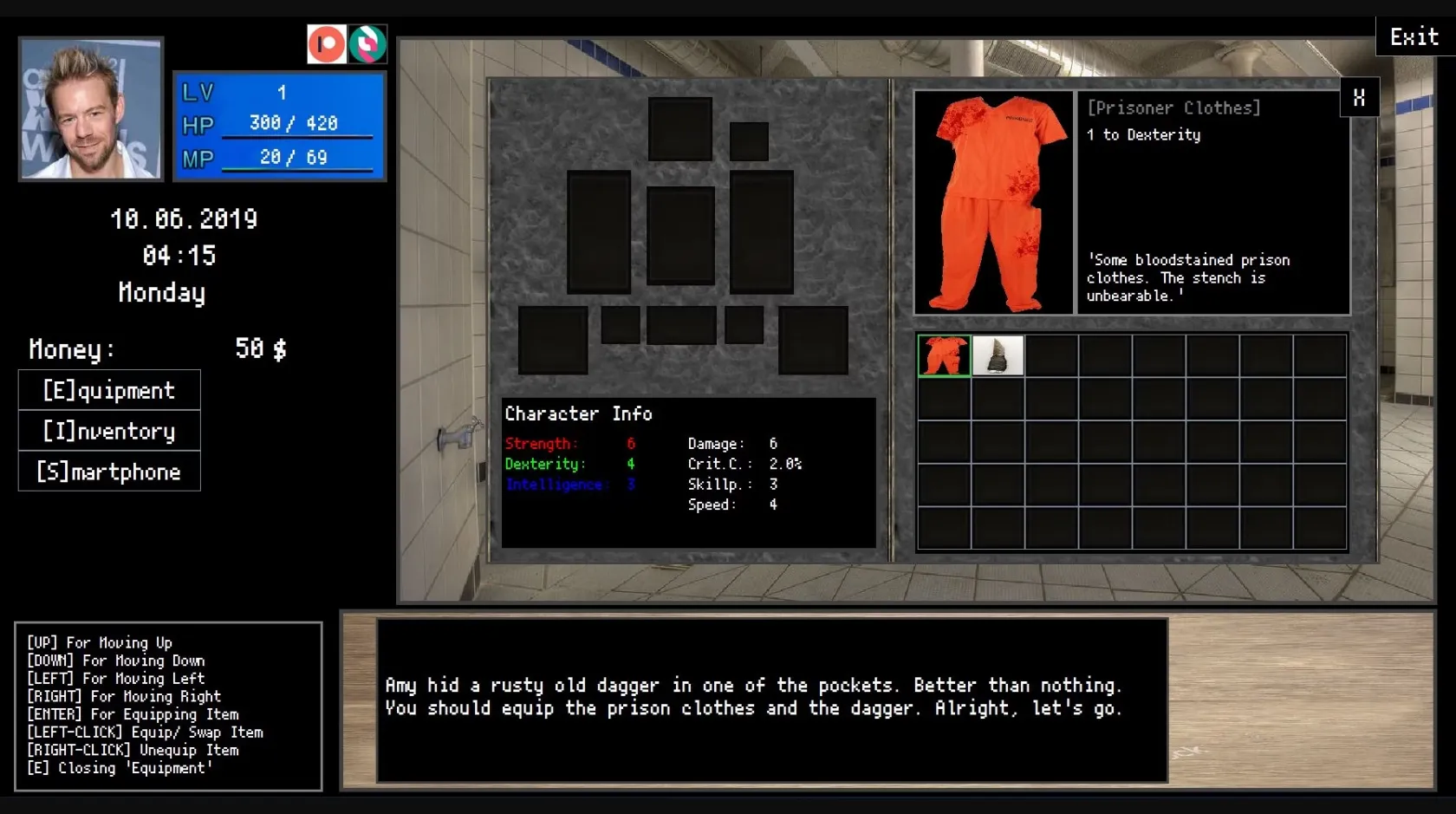This screenshot has width=1456, height=814.
Task: Click the boots slot at the equipment panel bottom
Action: [553, 341]
